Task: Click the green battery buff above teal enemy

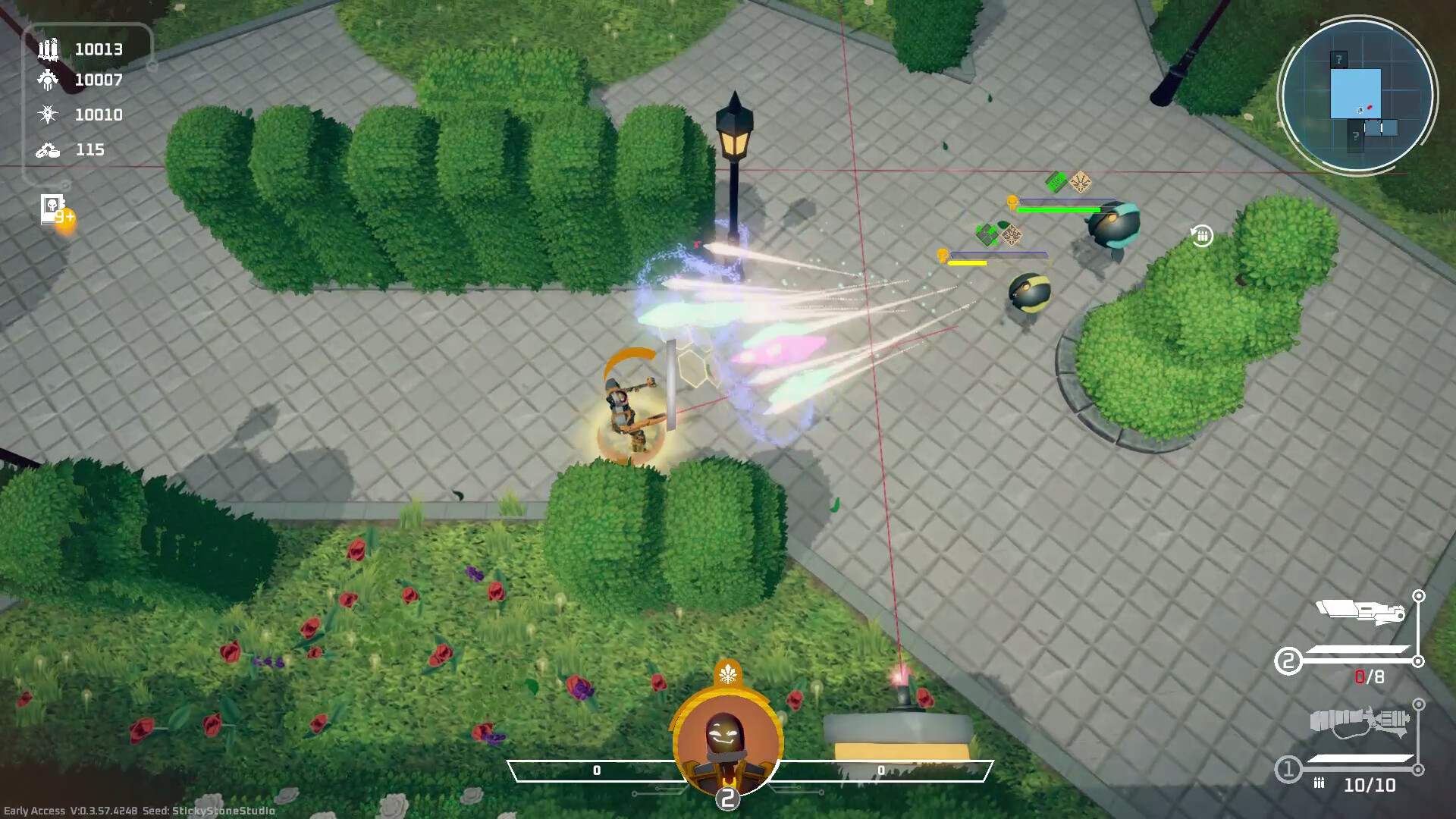Action: point(1056,180)
